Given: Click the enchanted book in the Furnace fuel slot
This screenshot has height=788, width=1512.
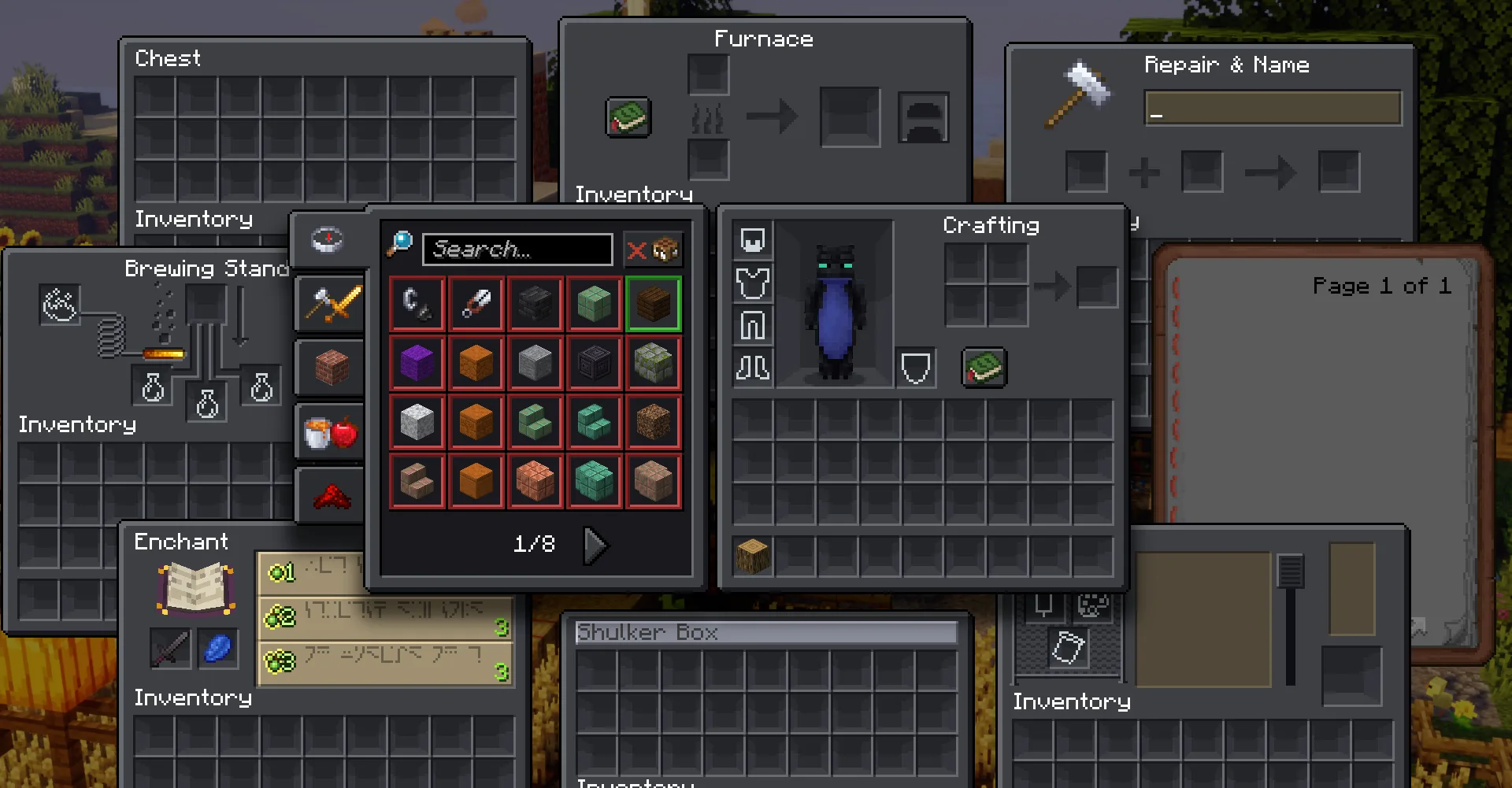Looking at the screenshot, I should tap(628, 117).
